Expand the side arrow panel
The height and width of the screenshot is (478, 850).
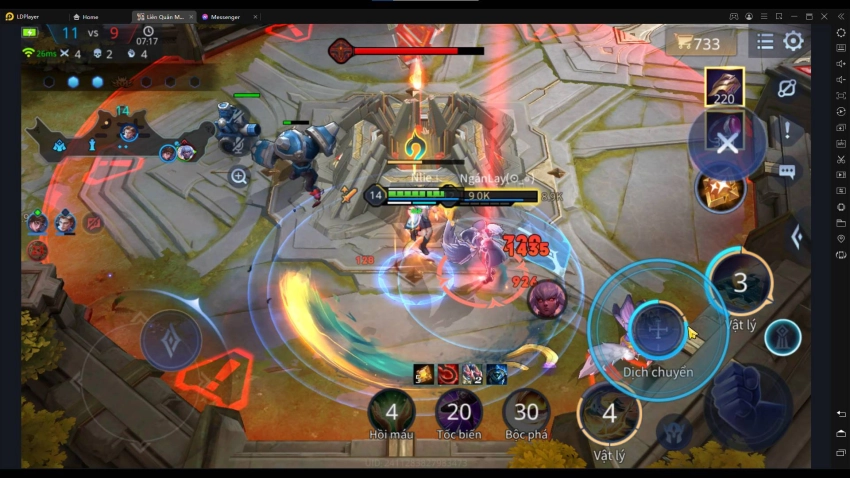tap(797, 237)
